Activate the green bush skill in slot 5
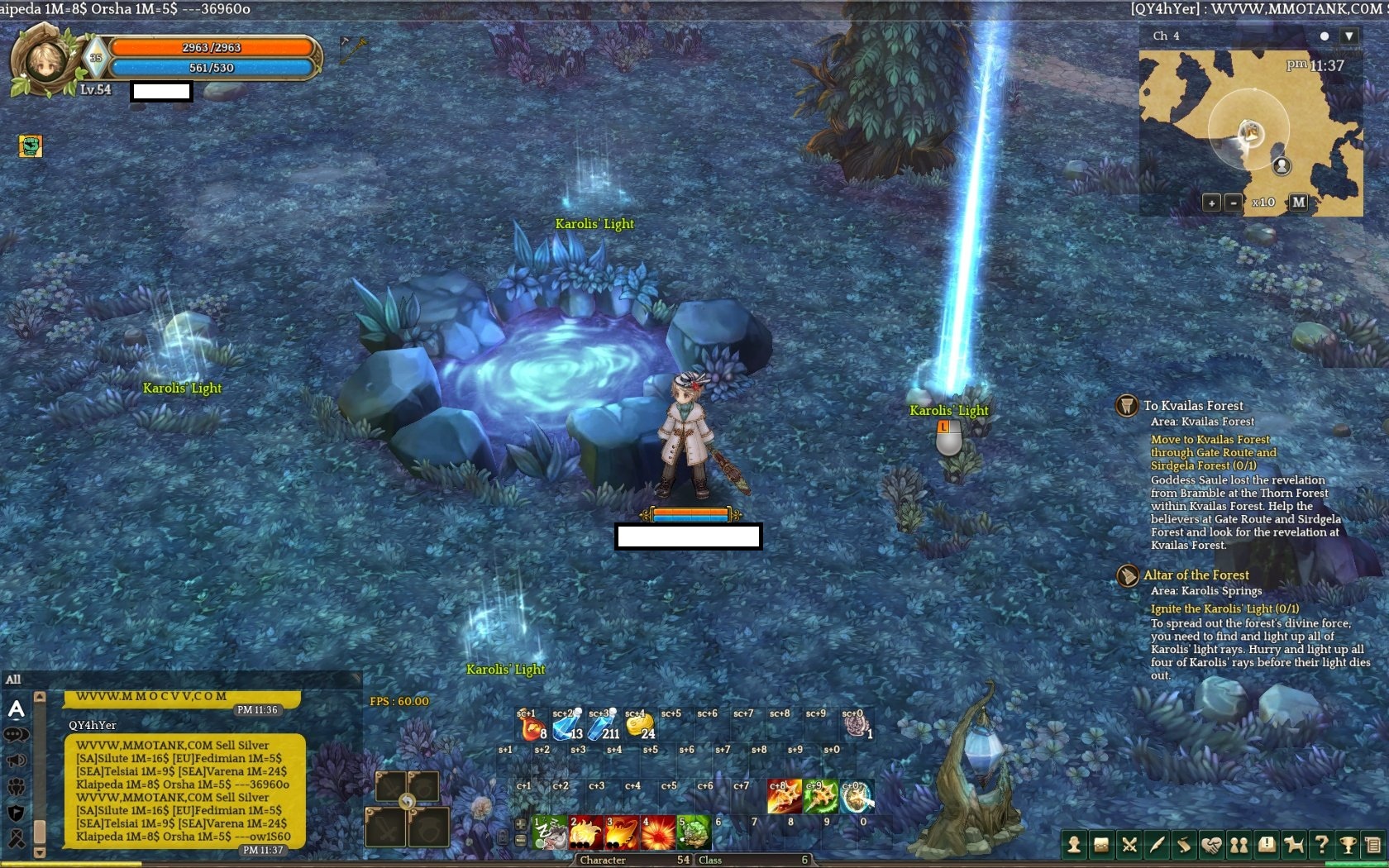Image resolution: width=1389 pixels, height=868 pixels. coord(694,832)
